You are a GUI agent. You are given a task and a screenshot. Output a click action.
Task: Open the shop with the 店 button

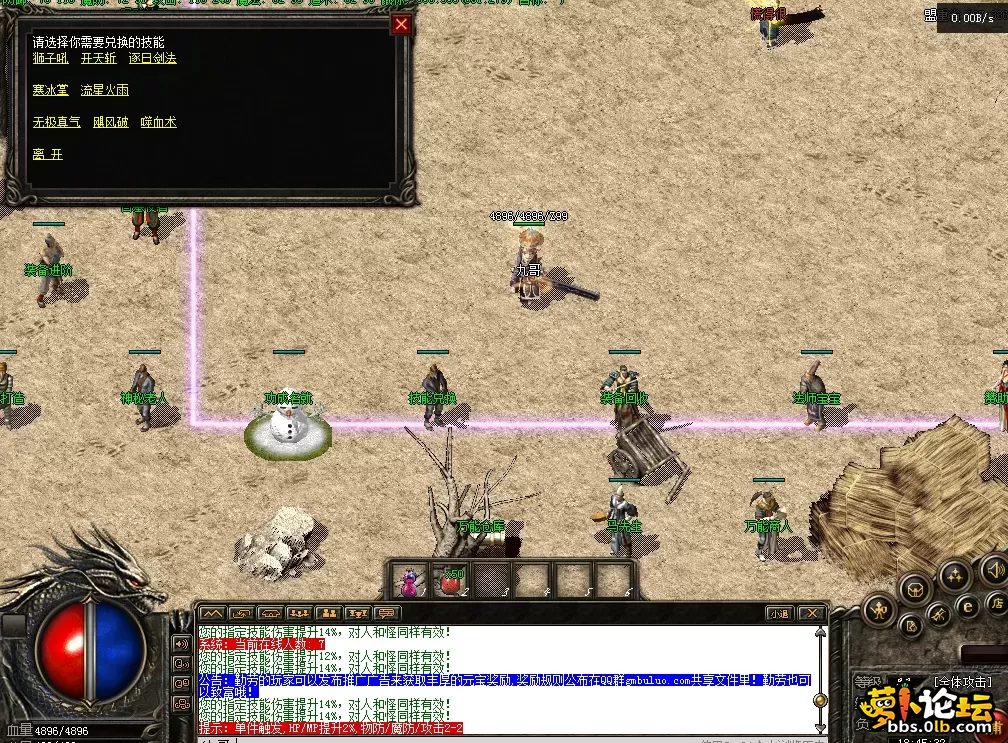tap(995, 603)
